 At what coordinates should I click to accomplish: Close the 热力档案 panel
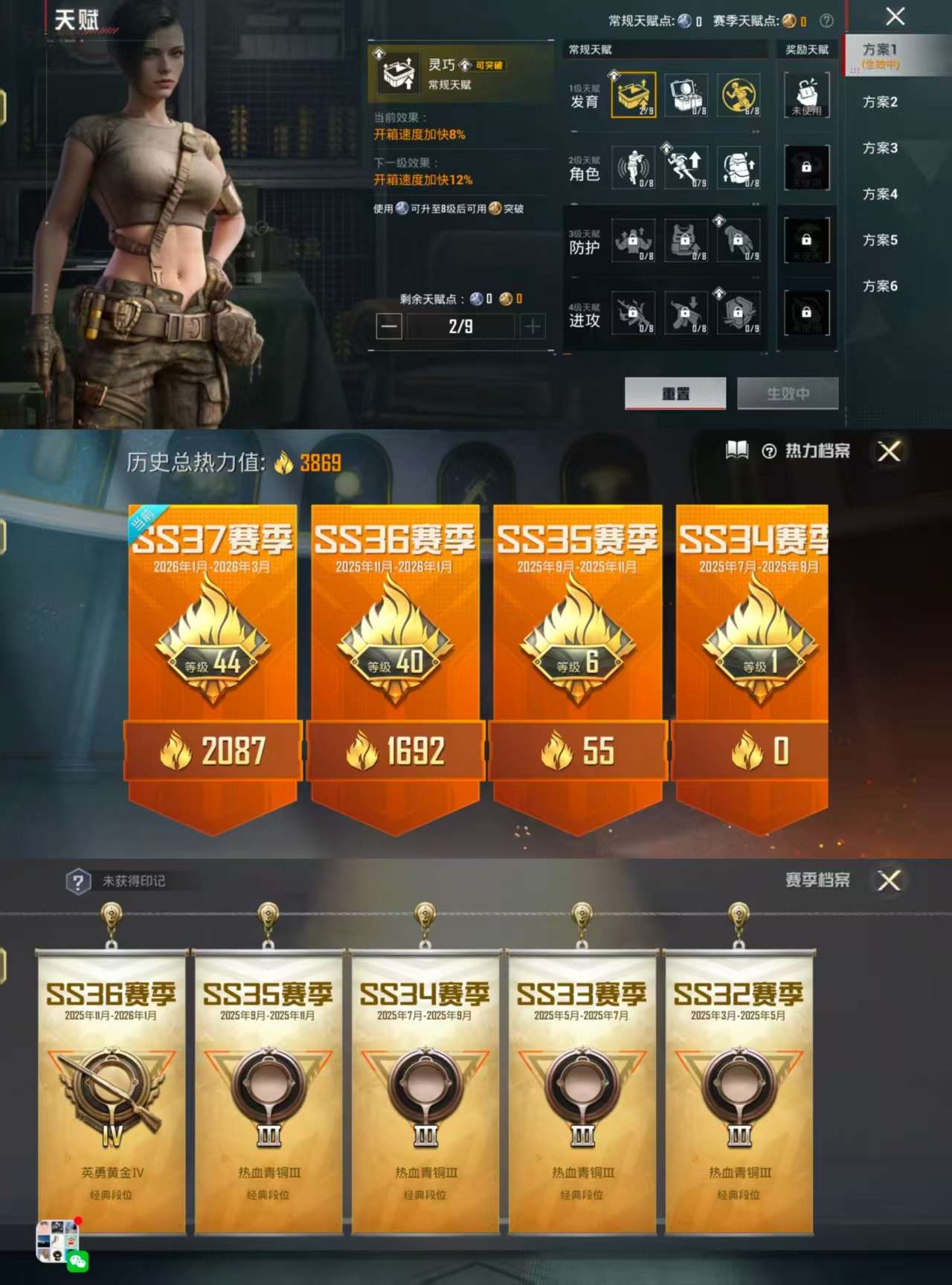889,451
